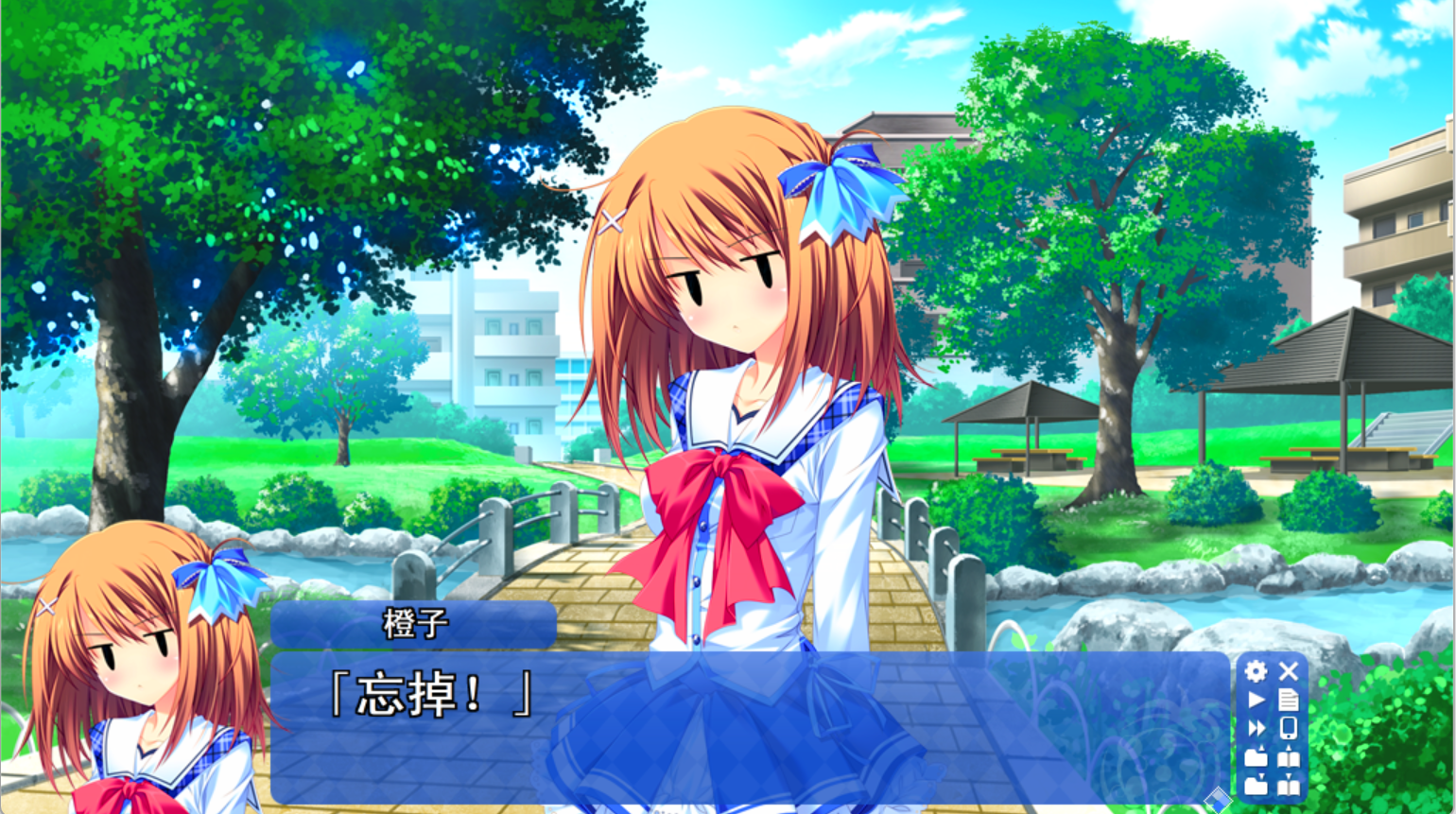The height and width of the screenshot is (814, 1456).
Task: Enable skip mode with the fast-forward icon
Action: pyautogui.click(x=1256, y=727)
